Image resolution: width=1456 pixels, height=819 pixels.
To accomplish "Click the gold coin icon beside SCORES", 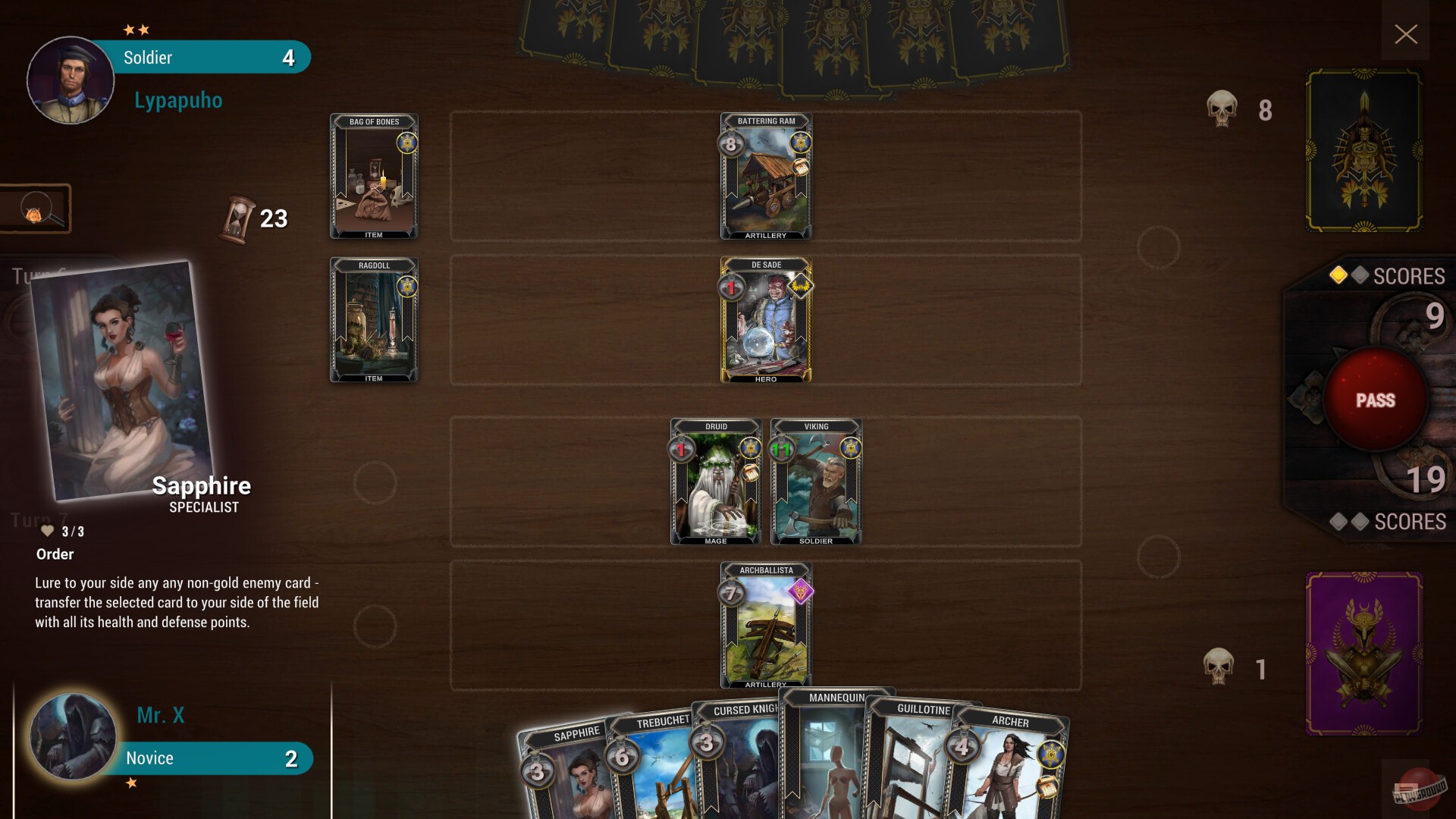I will (1338, 276).
